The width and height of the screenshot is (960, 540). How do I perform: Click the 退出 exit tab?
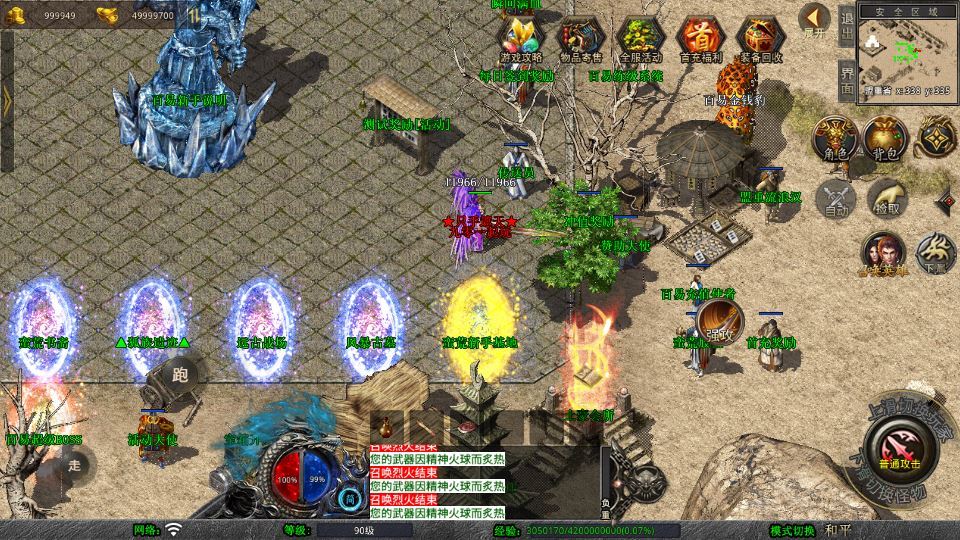click(x=847, y=24)
